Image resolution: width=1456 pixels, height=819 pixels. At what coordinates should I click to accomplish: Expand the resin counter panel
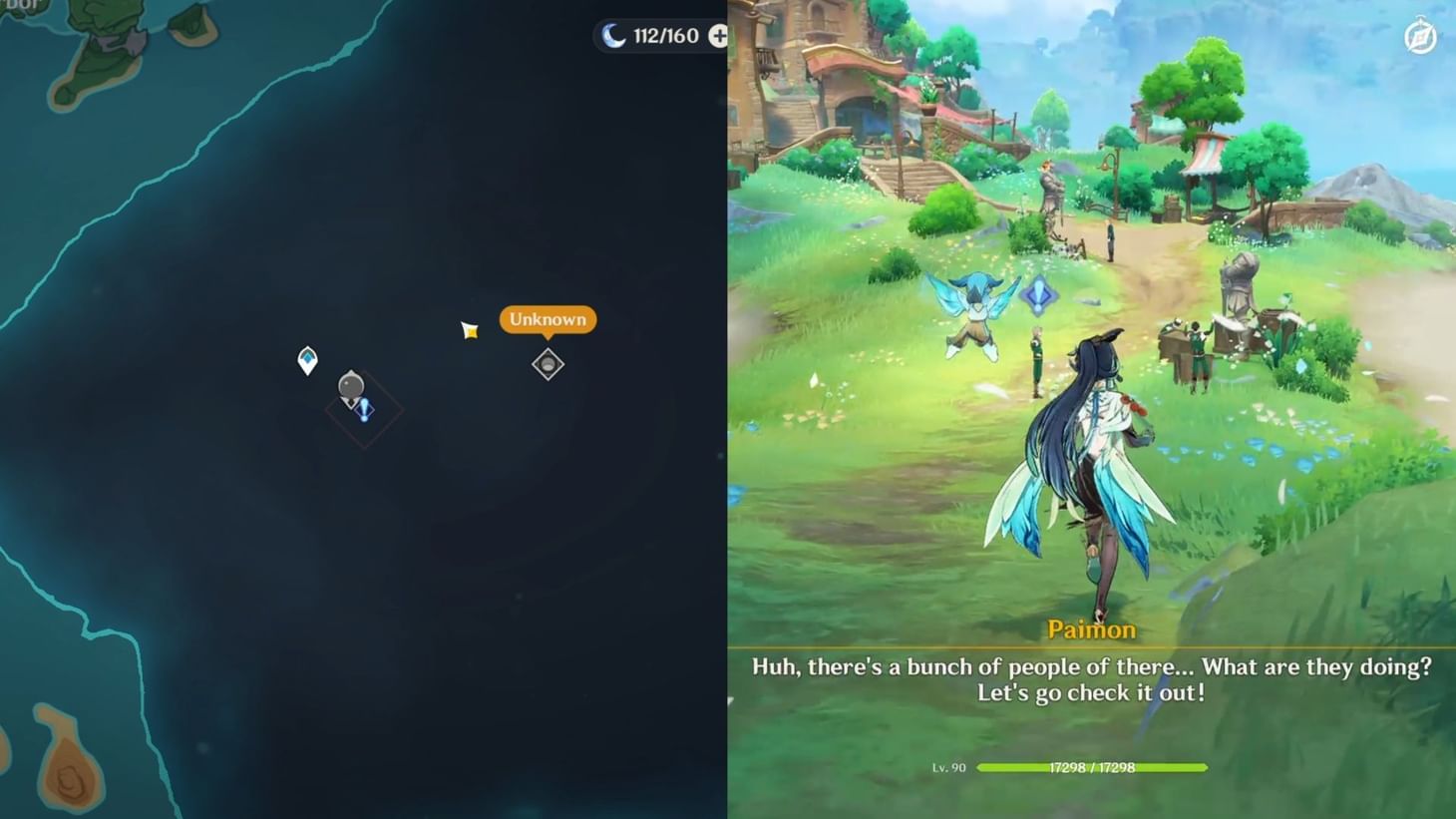click(716, 36)
